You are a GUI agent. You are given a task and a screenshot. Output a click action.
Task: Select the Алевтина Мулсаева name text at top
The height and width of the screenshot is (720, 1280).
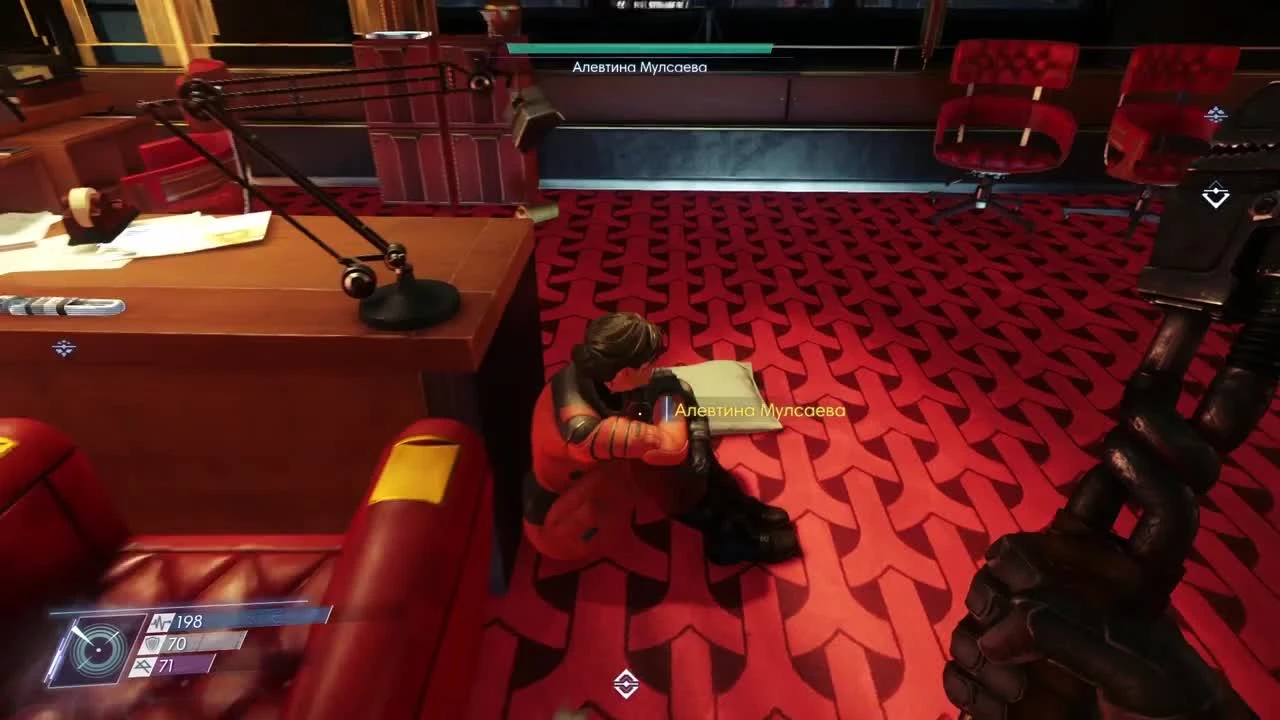pos(640,66)
